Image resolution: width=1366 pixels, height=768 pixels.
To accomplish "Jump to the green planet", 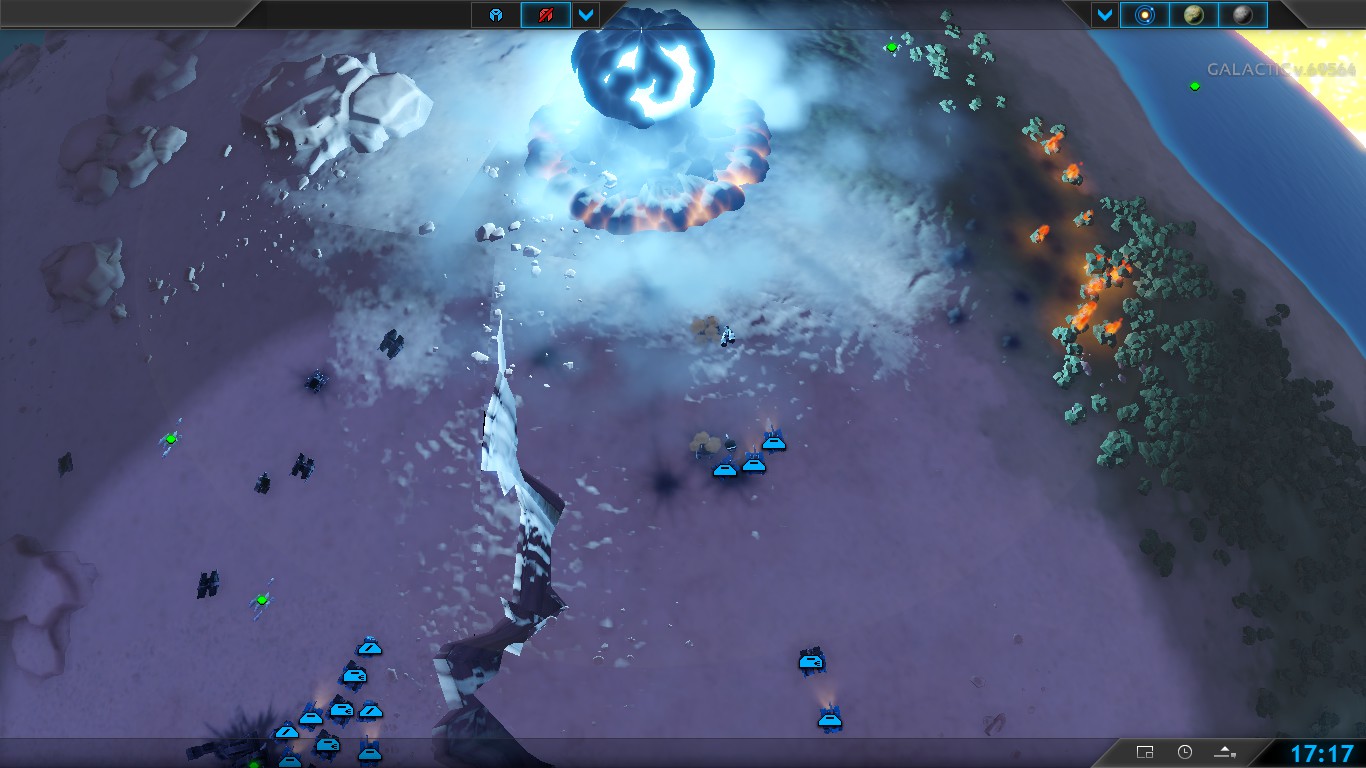I will tap(1193, 15).
